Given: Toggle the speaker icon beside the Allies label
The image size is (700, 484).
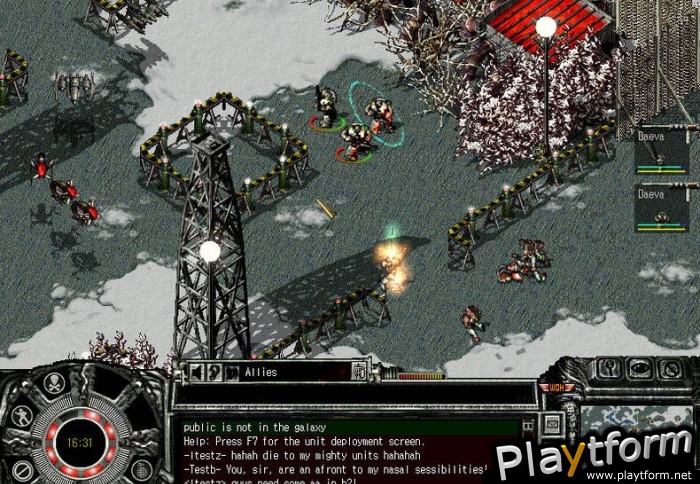Looking at the screenshot, I should click(195, 372).
